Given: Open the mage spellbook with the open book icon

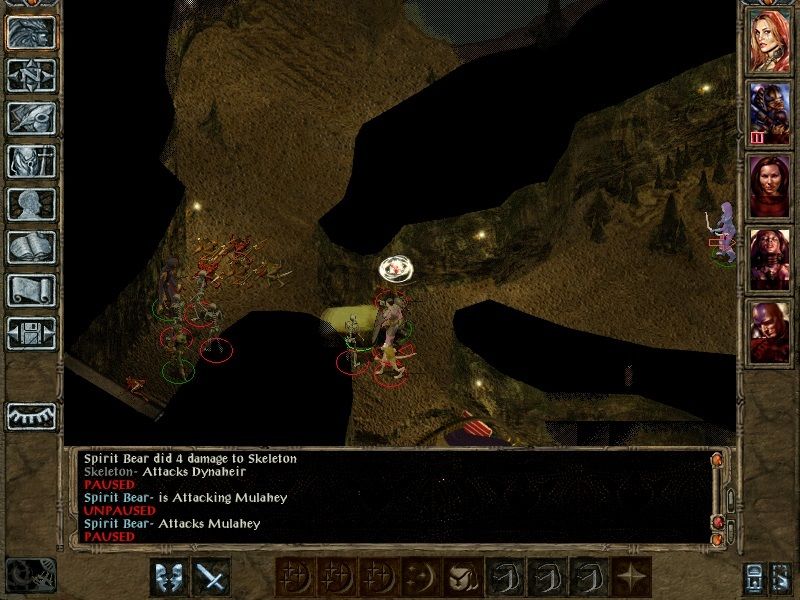Looking at the screenshot, I should coord(31,247).
